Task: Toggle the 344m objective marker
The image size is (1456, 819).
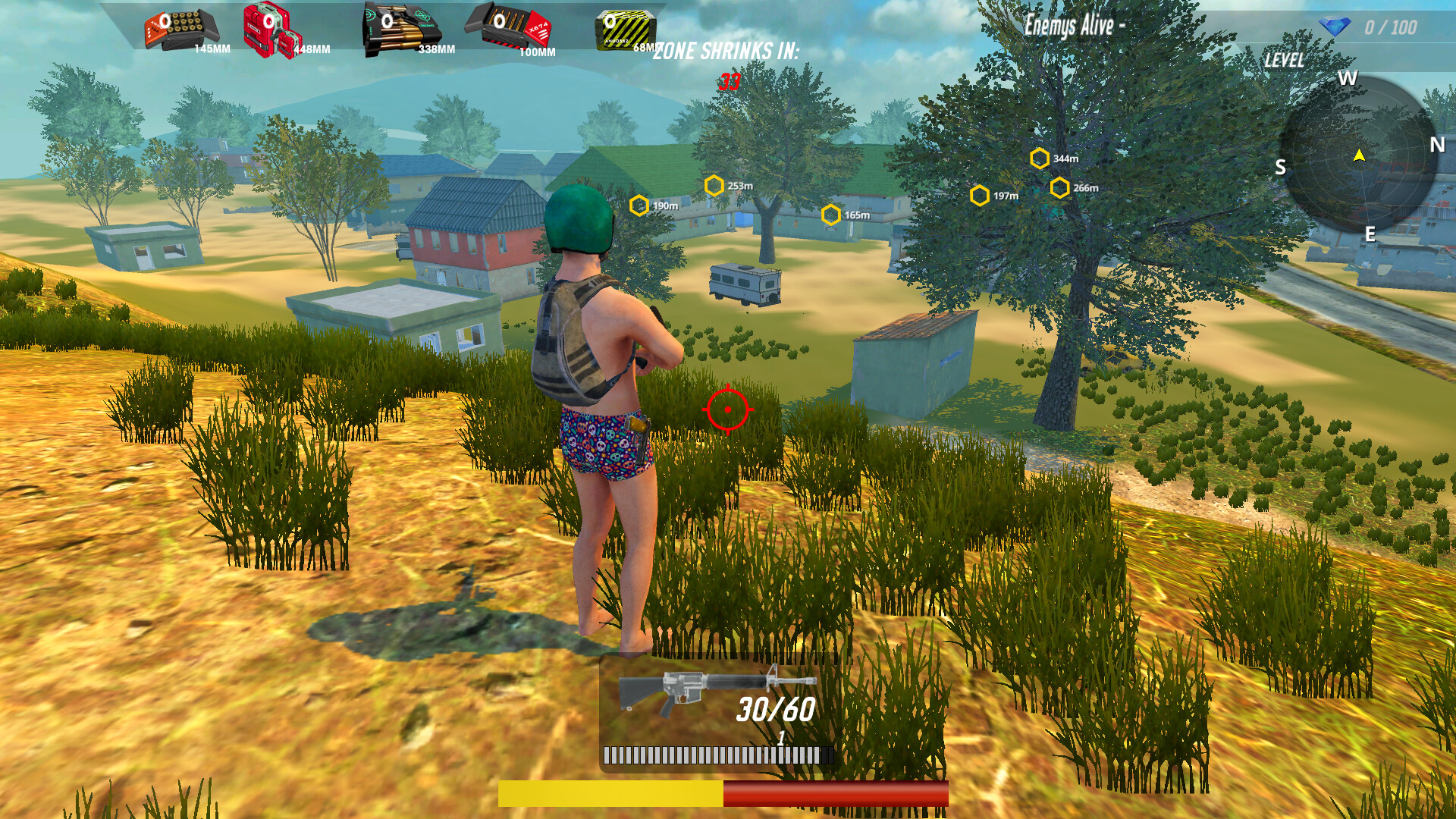Action: pyautogui.click(x=1038, y=158)
